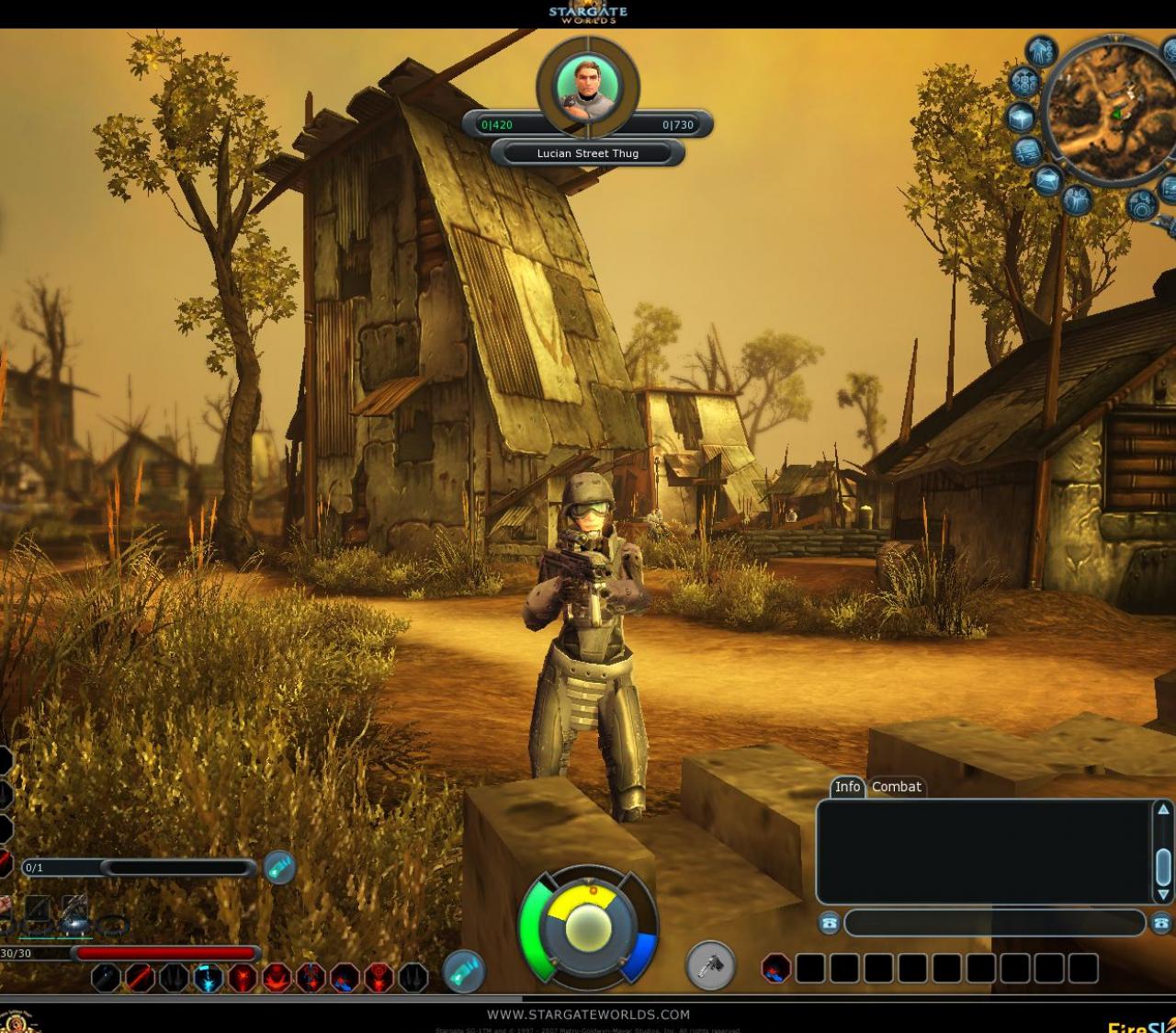Click the left phone icon beside the chat input
The image size is (1176, 1033).
829,924
